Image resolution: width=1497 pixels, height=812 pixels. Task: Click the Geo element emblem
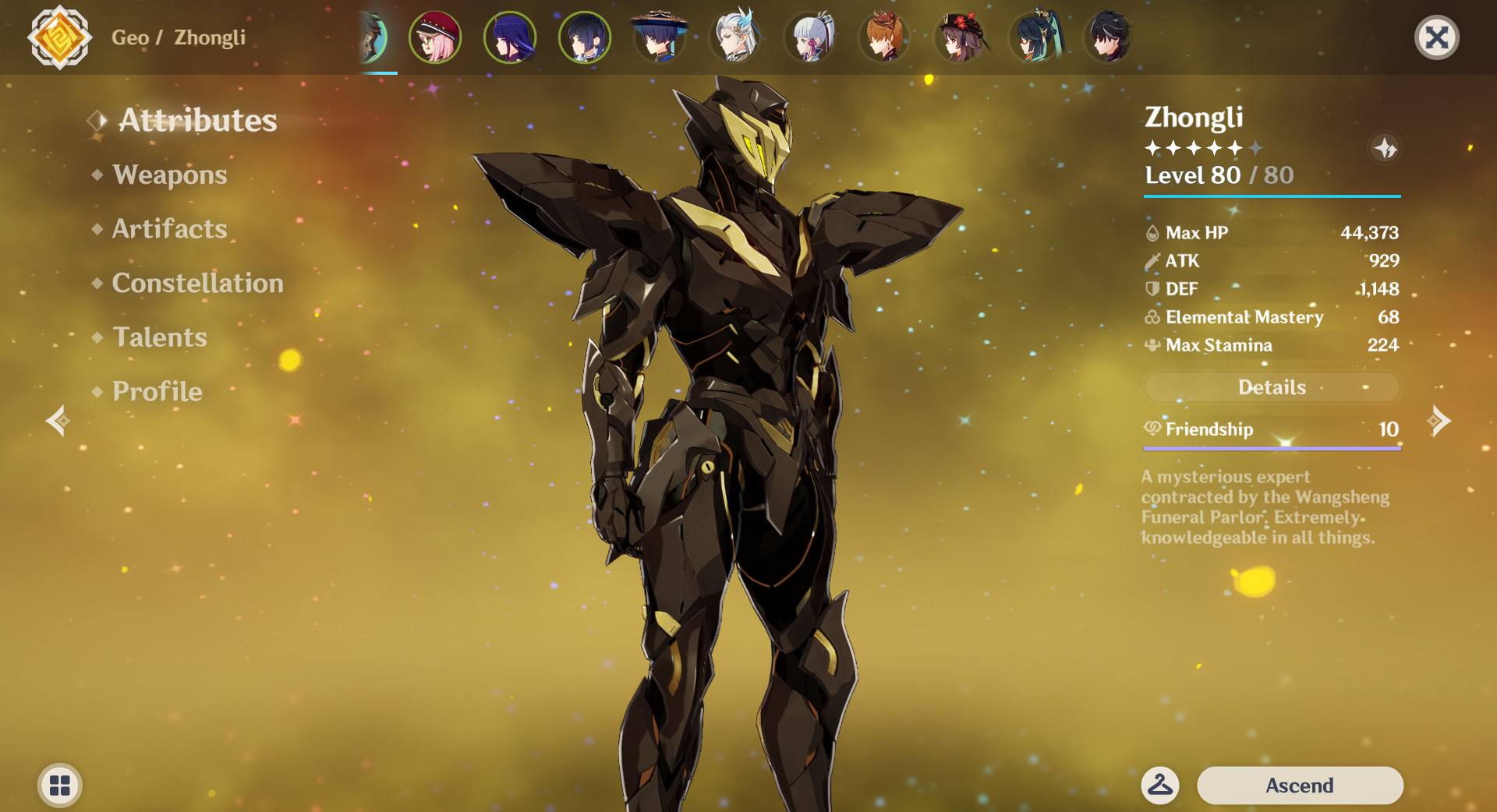coord(60,37)
